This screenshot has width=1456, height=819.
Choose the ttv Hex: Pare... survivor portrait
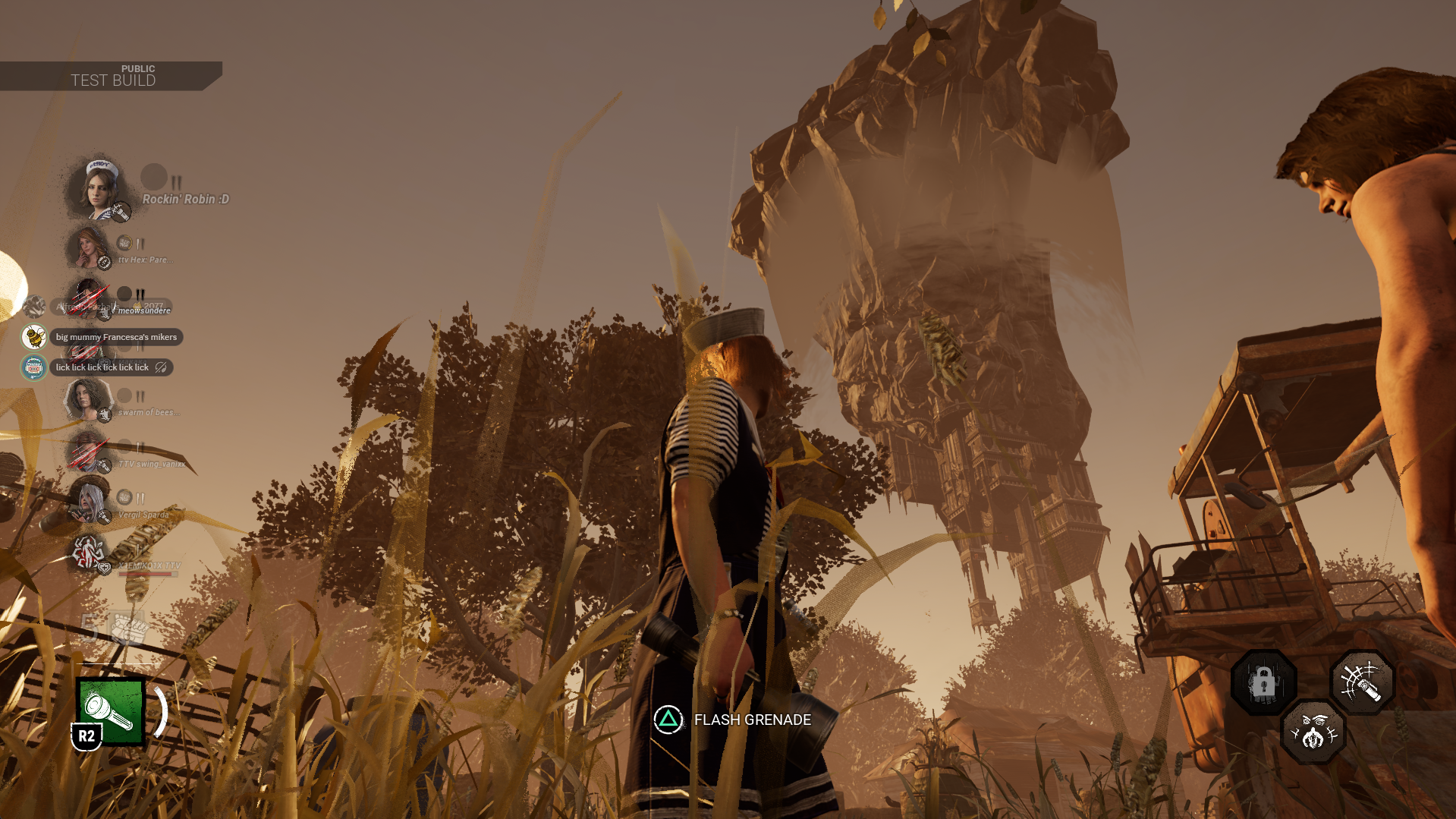[89, 247]
